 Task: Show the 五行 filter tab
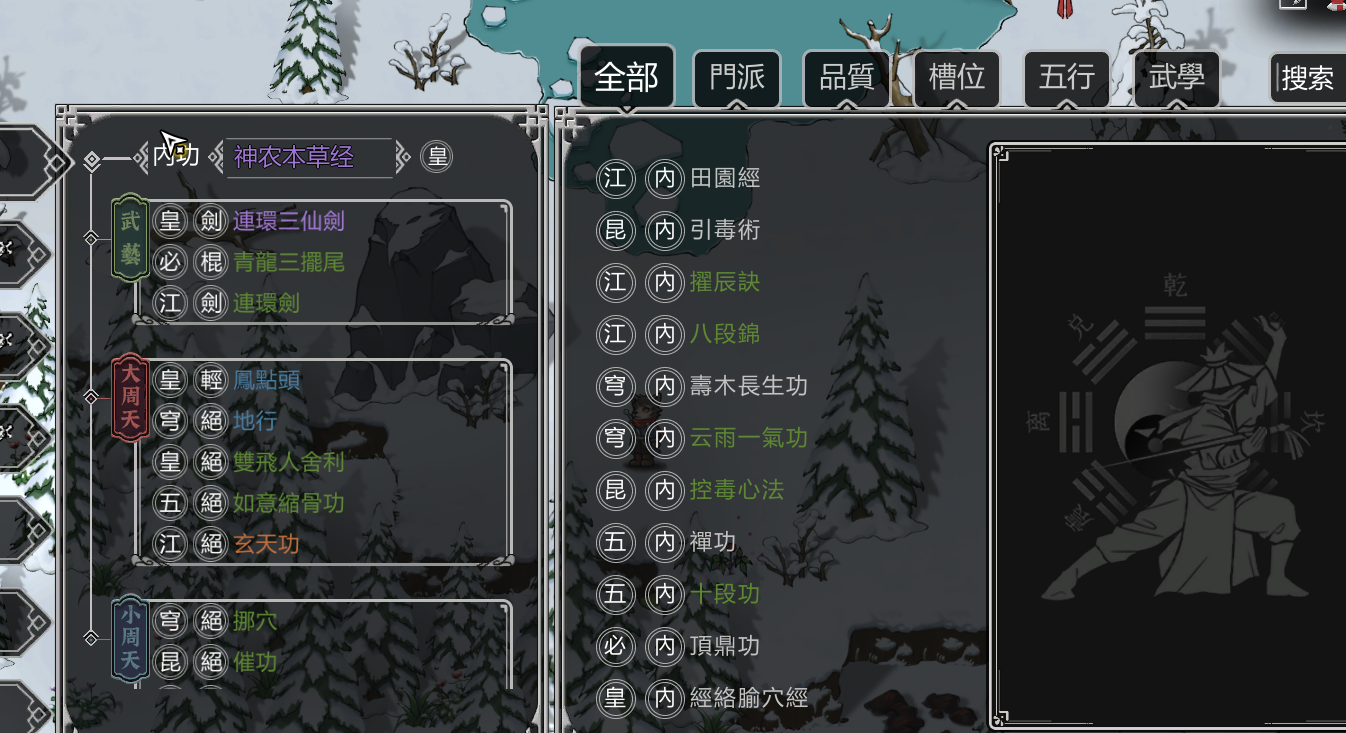point(1067,77)
